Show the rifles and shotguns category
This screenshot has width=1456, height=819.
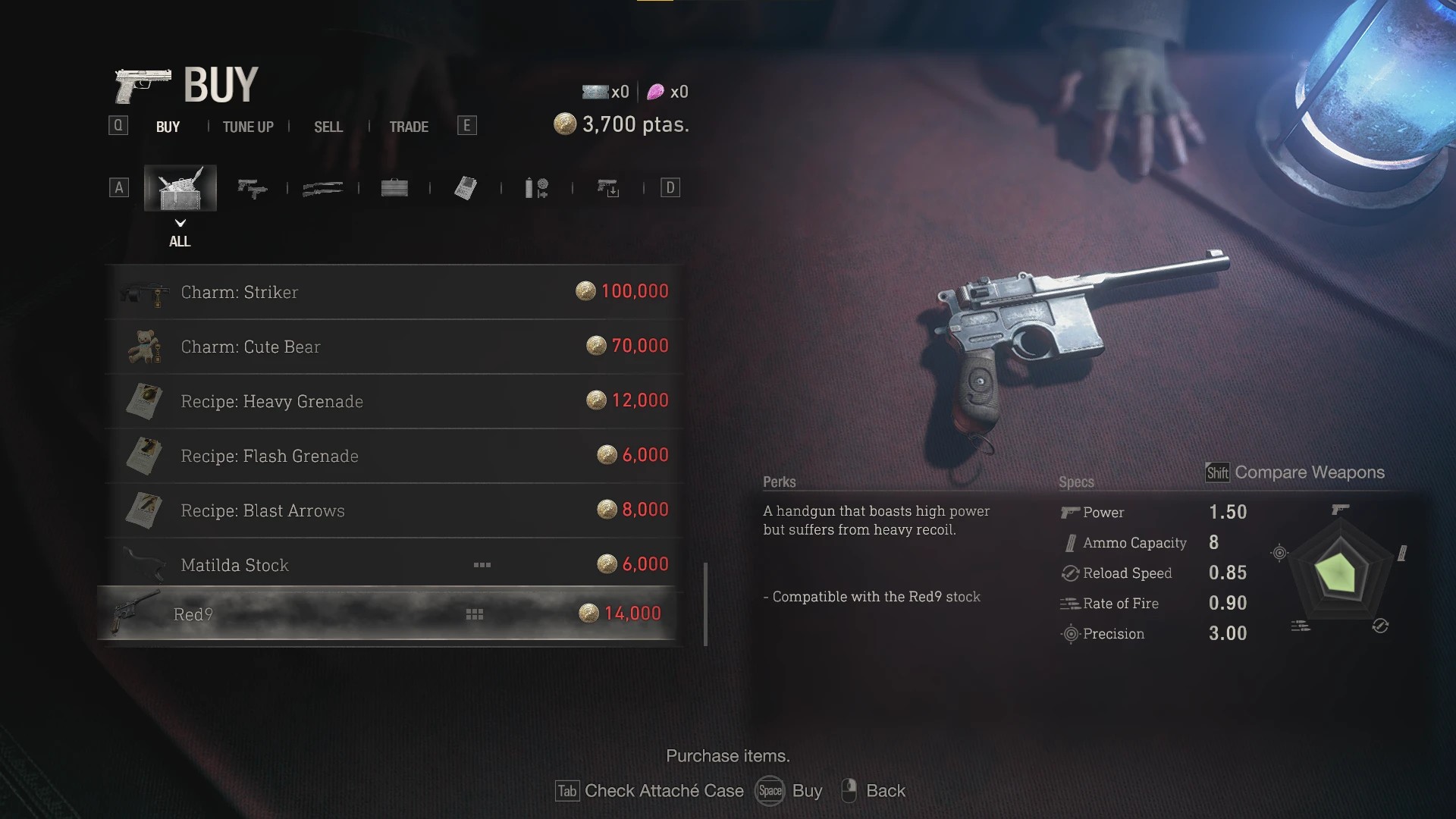[x=322, y=188]
